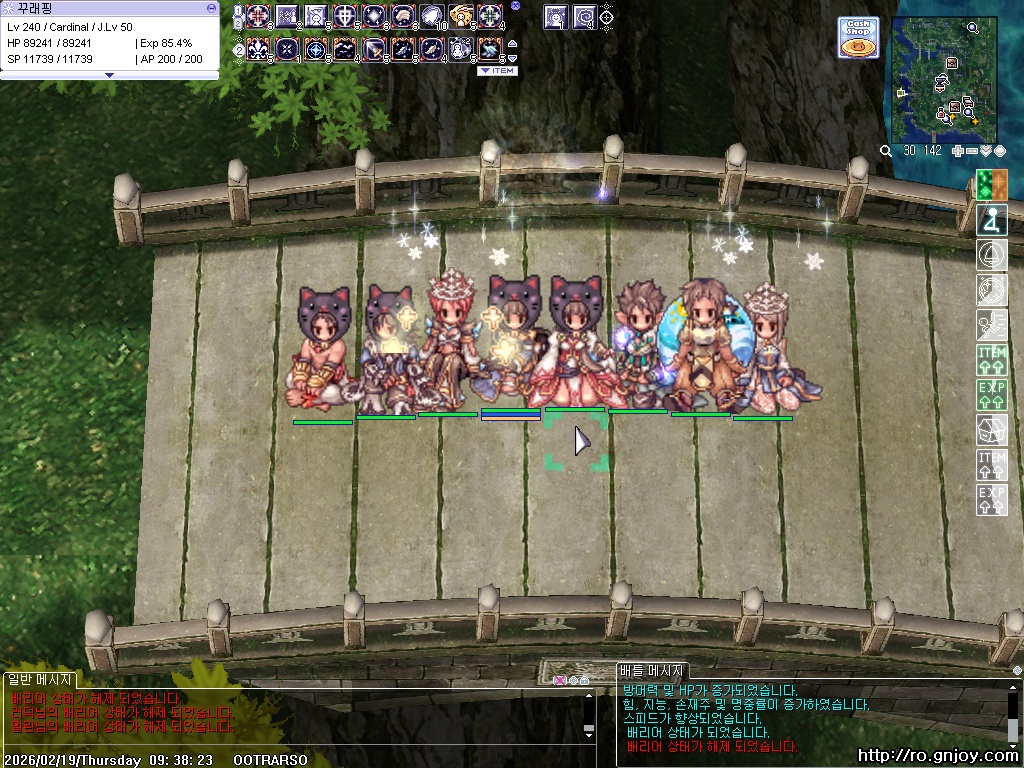
Task: Expand the ITEM hotbar dropdown
Action: [497, 71]
